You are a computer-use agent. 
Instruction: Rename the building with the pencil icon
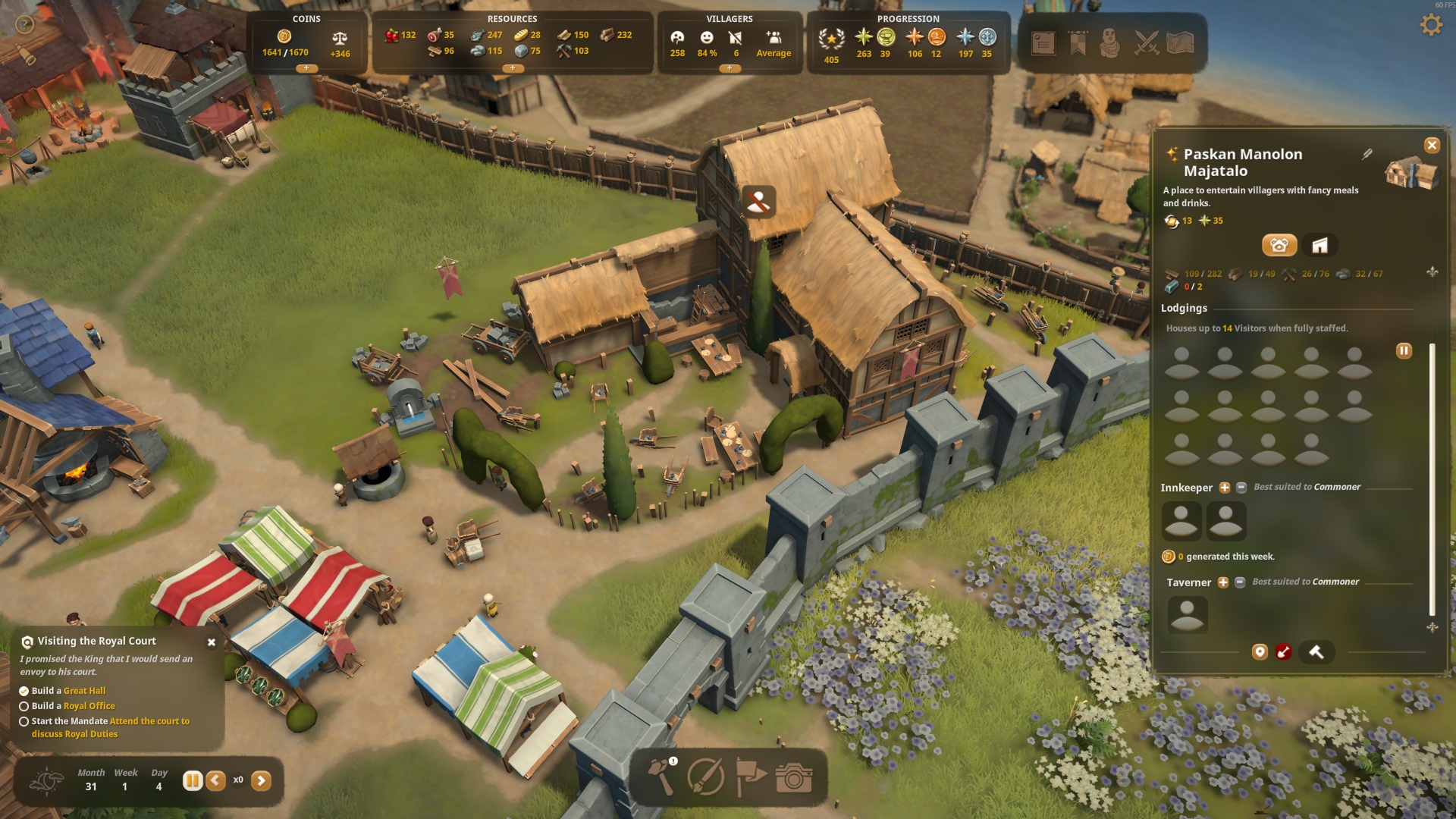tap(1367, 154)
